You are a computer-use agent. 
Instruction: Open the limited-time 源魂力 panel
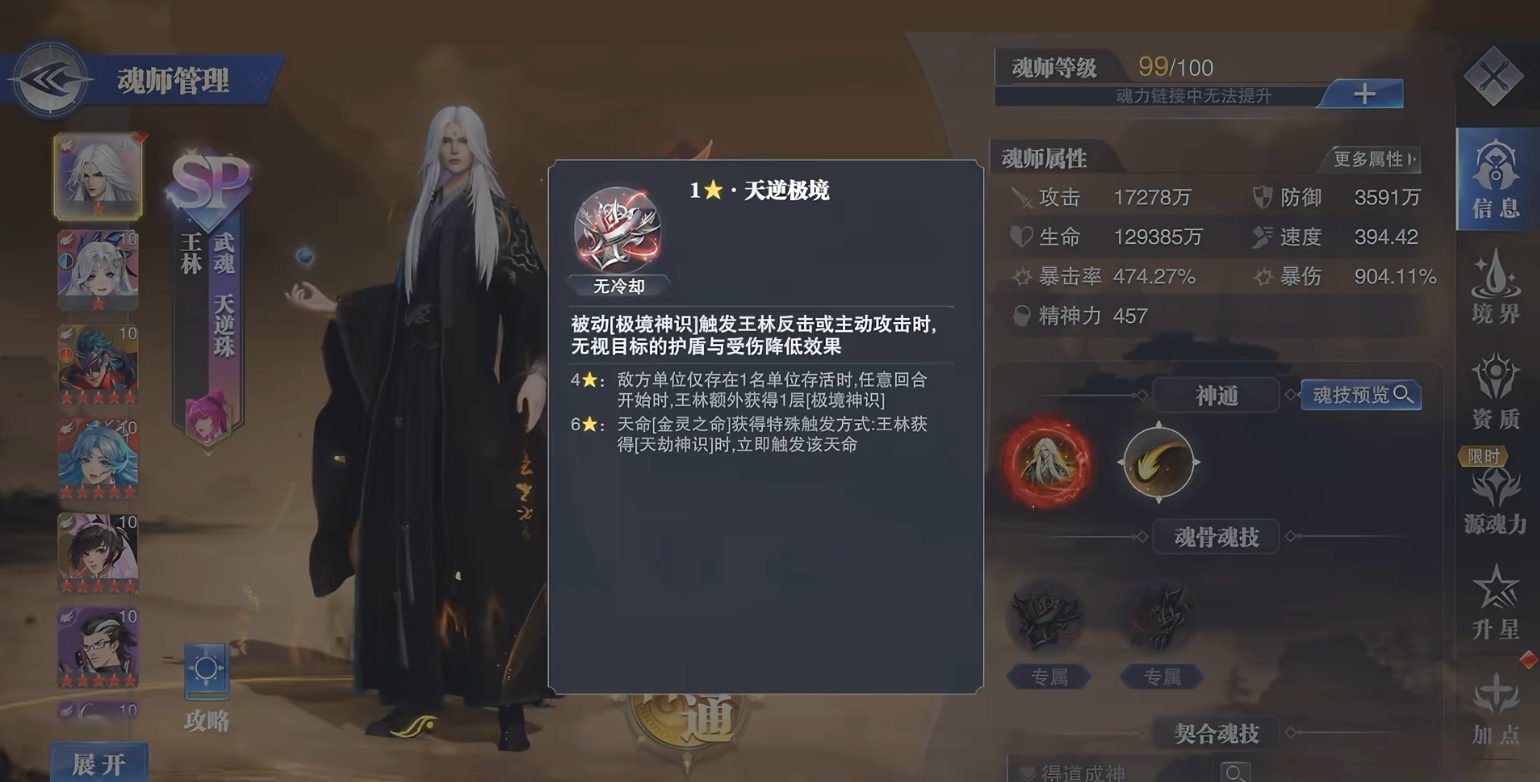pos(1494,500)
